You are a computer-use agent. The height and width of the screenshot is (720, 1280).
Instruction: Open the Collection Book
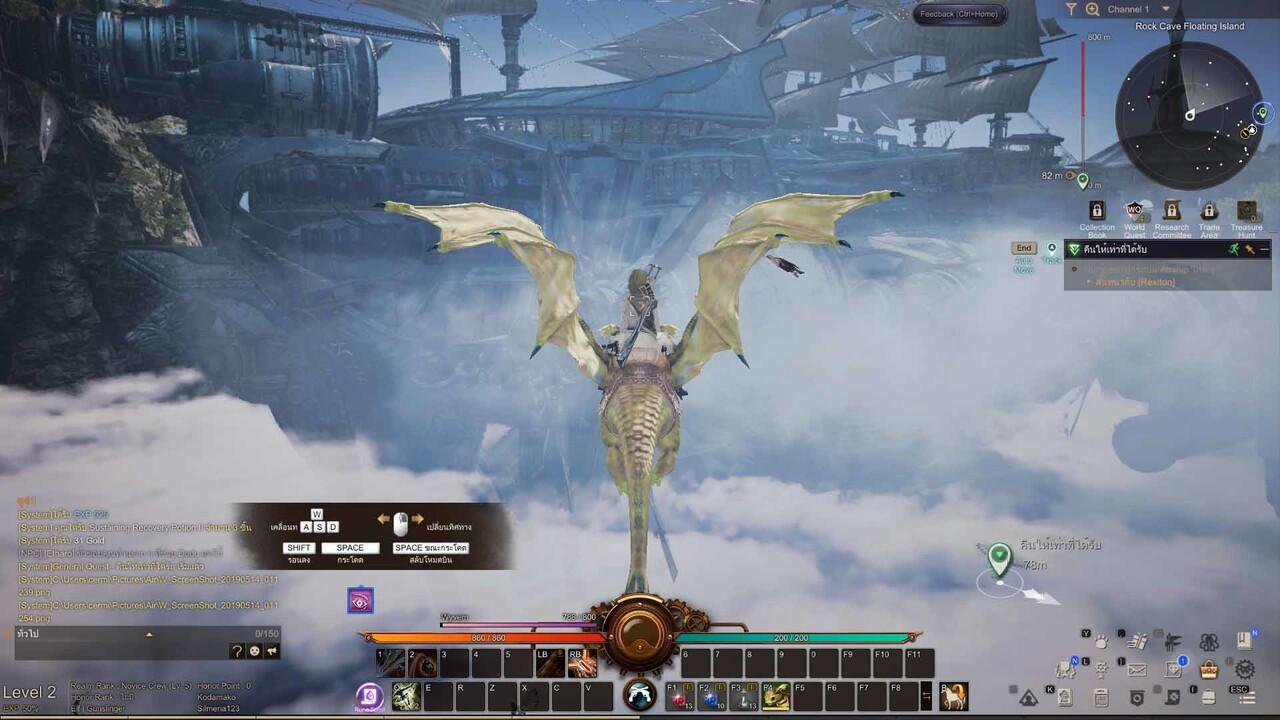1097,212
